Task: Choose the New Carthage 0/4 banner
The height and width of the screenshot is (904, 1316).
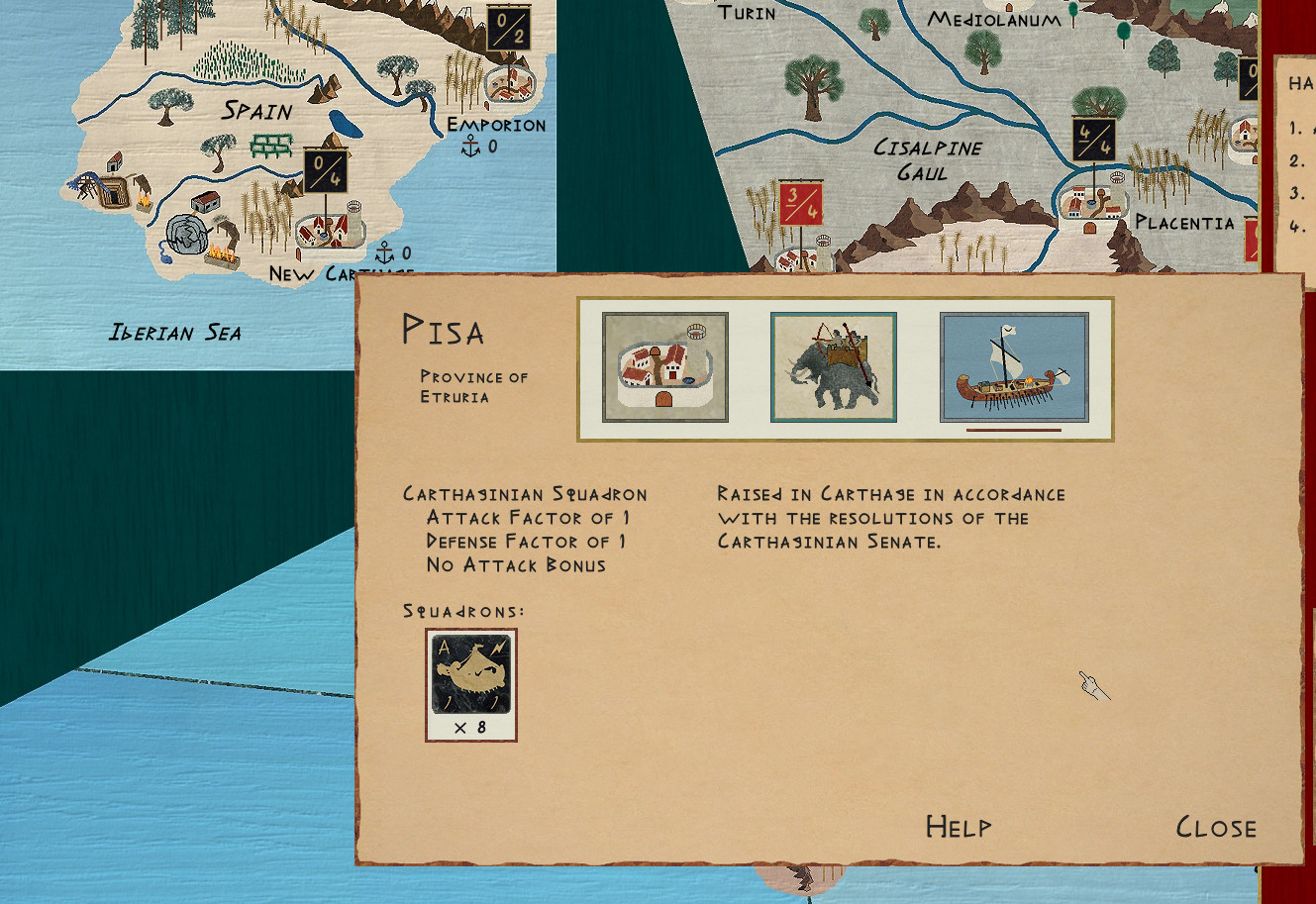Action: point(325,172)
